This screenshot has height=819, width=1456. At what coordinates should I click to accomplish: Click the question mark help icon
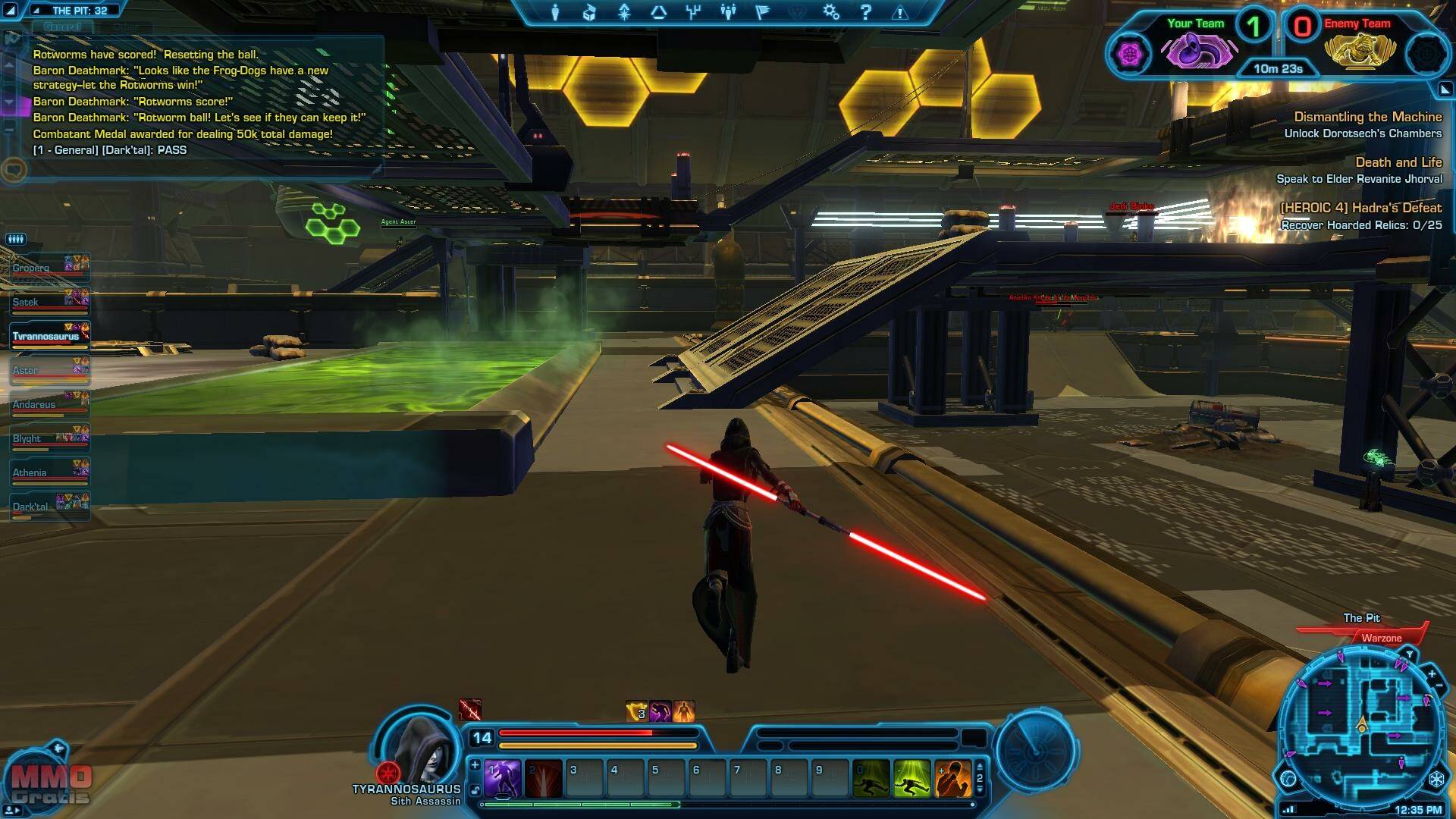pyautogui.click(x=866, y=12)
